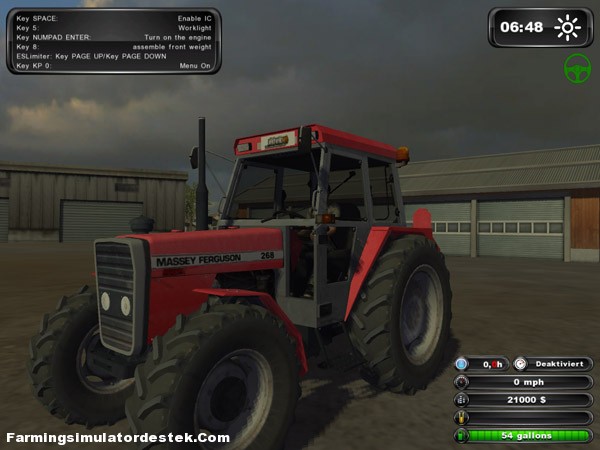Click the sun weather icon
The height and width of the screenshot is (450, 600).
point(568,27)
